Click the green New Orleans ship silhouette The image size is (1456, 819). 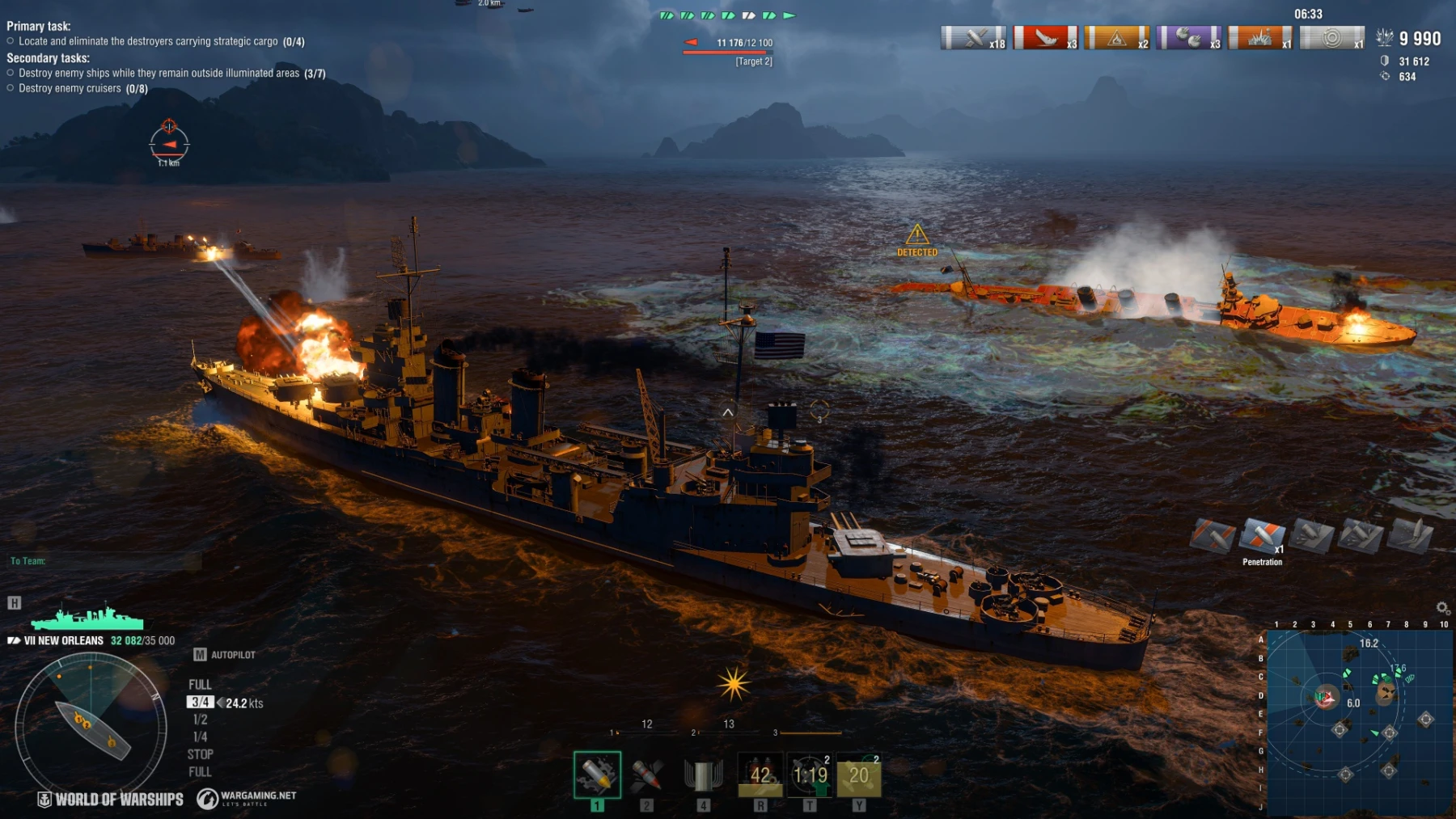pos(89,618)
